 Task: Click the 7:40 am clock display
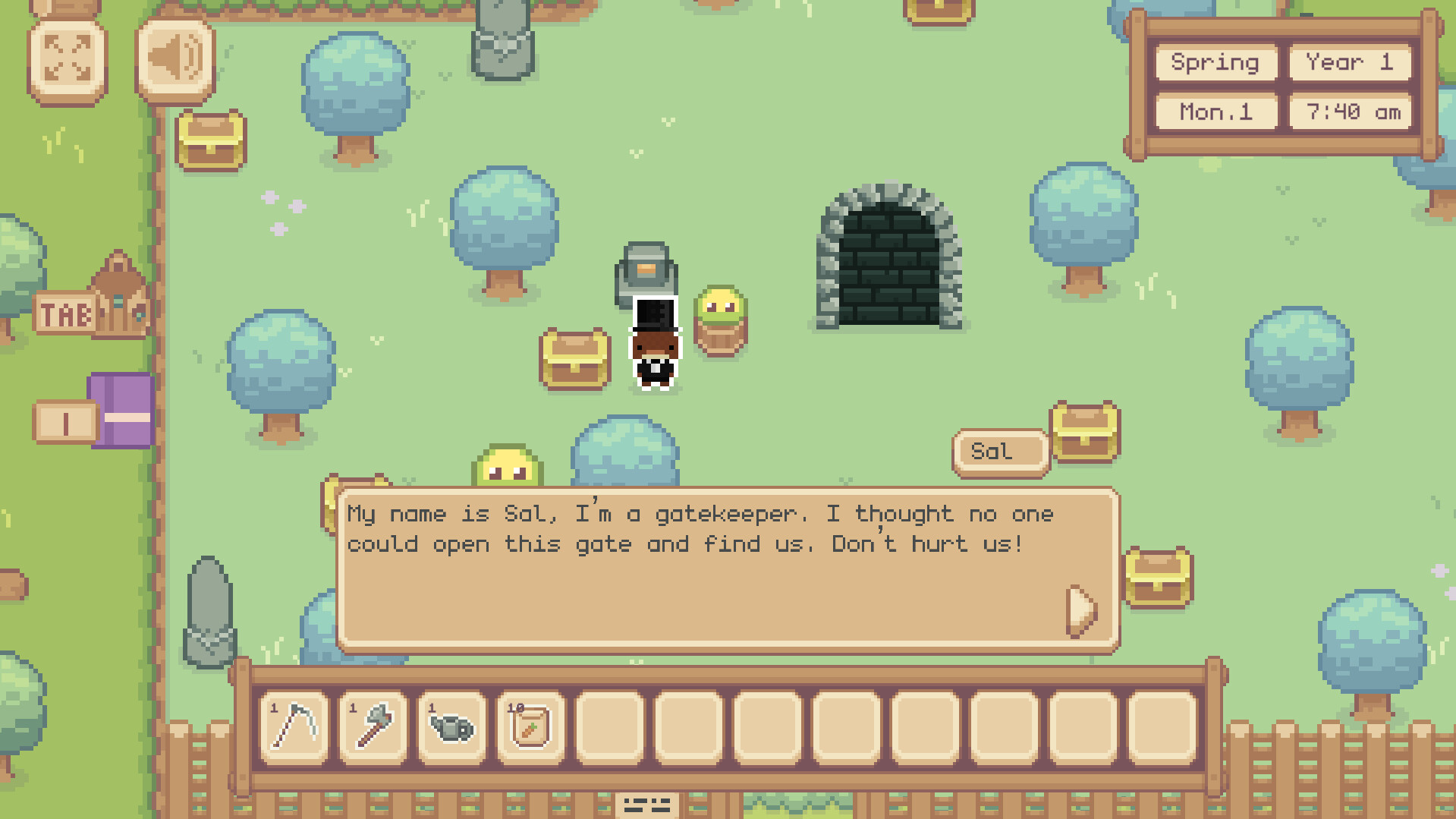coord(1349,112)
